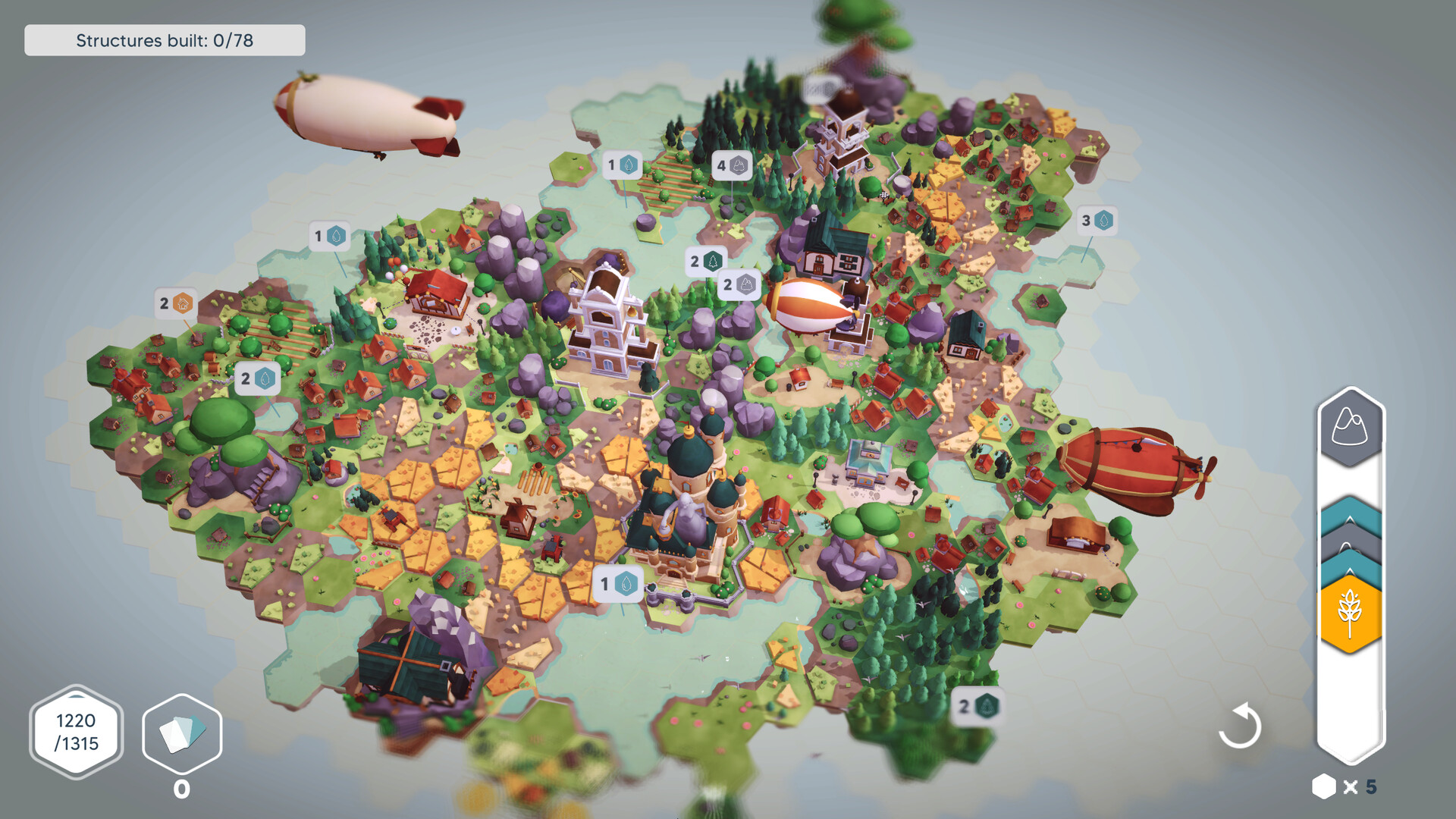Click the water quest badge showing 1 below the castle

tap(617, 585)
